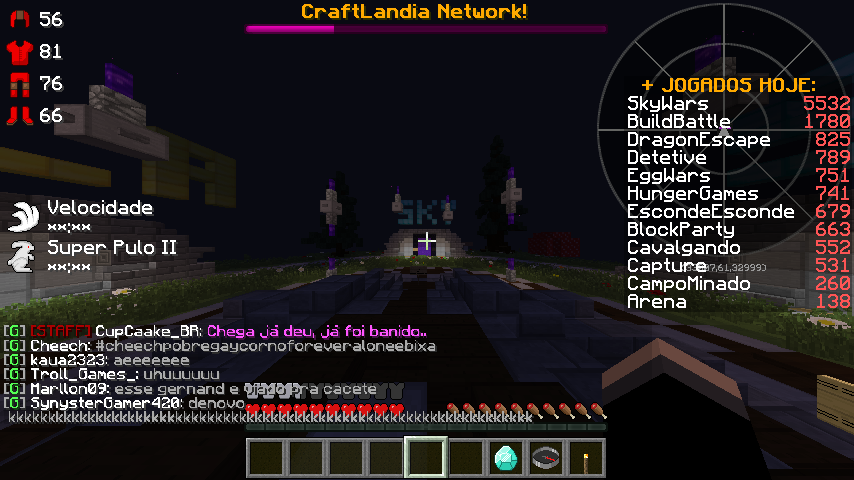Choose BlockParty in the most-played list
This screenshot has width=854, height=480.
[x=680, y=230]
